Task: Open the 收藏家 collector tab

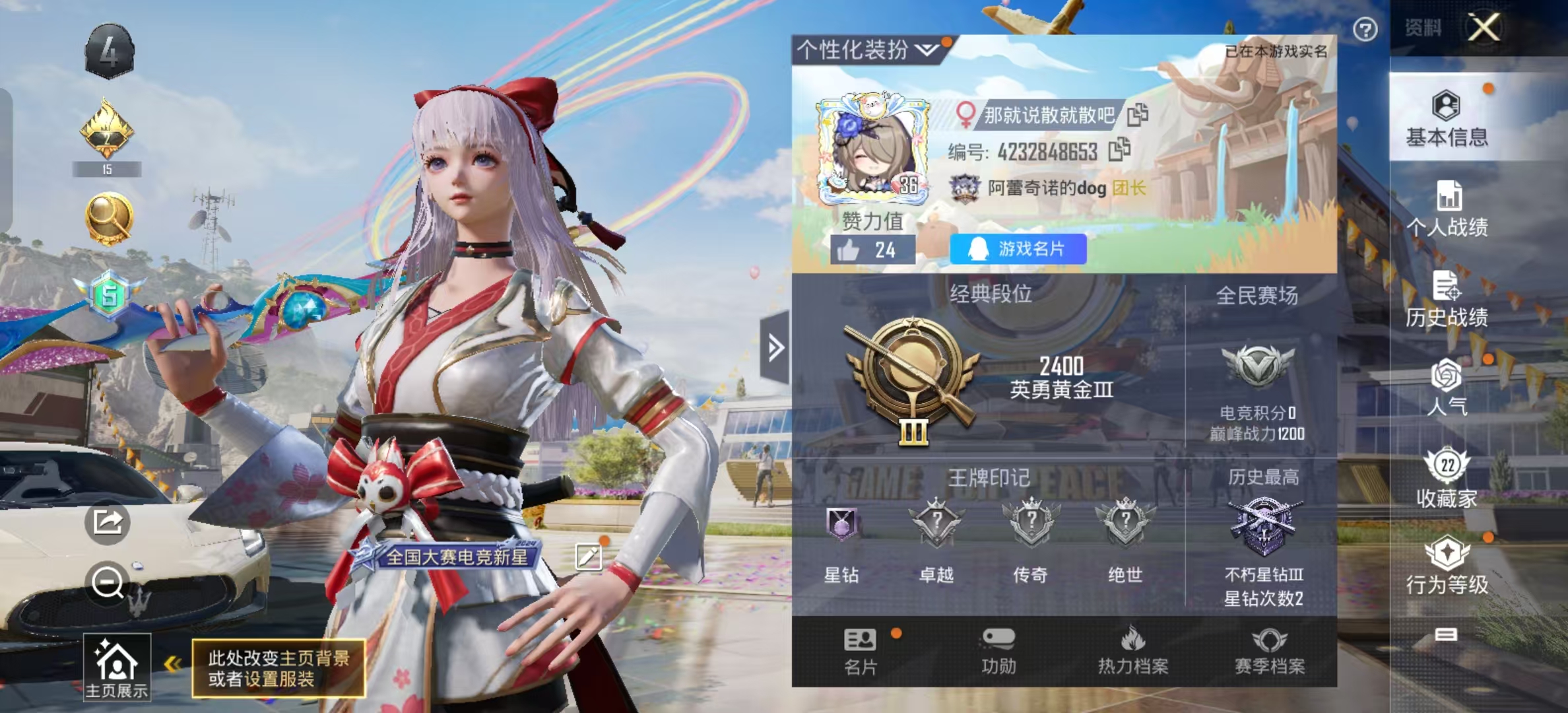Action: click(x=1447, y=478)
